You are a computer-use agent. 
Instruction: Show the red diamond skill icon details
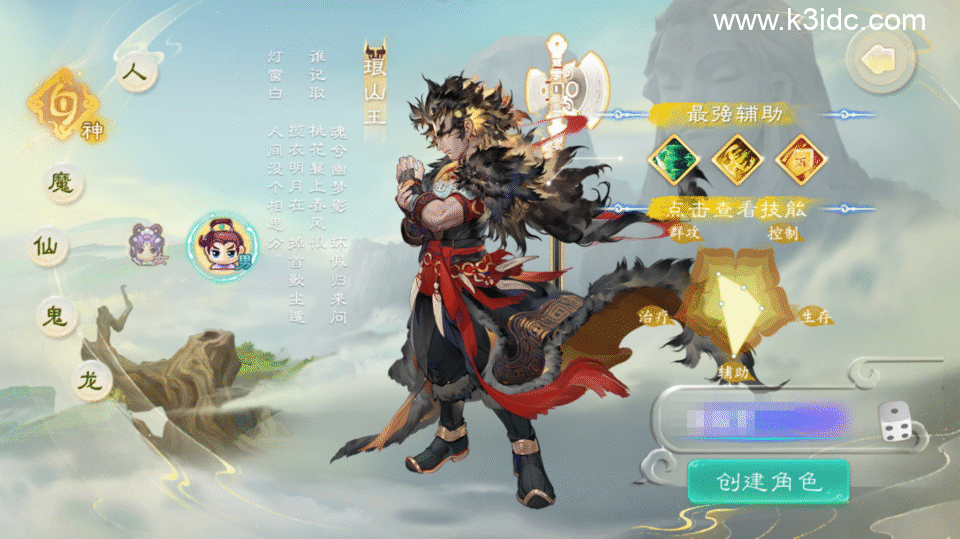click(800, 158)
